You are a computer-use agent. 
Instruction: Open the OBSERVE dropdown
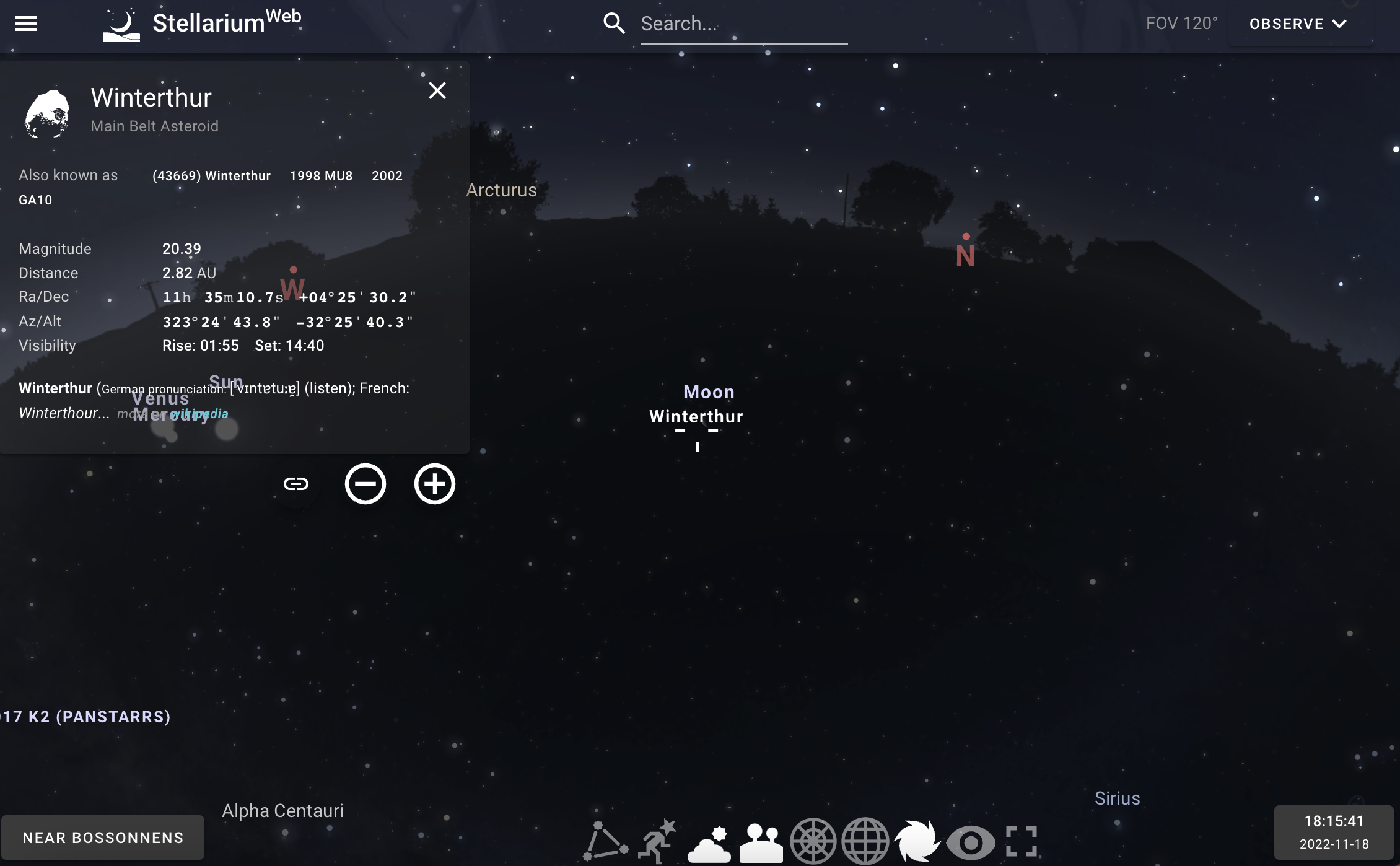(x=1299, y=24)
